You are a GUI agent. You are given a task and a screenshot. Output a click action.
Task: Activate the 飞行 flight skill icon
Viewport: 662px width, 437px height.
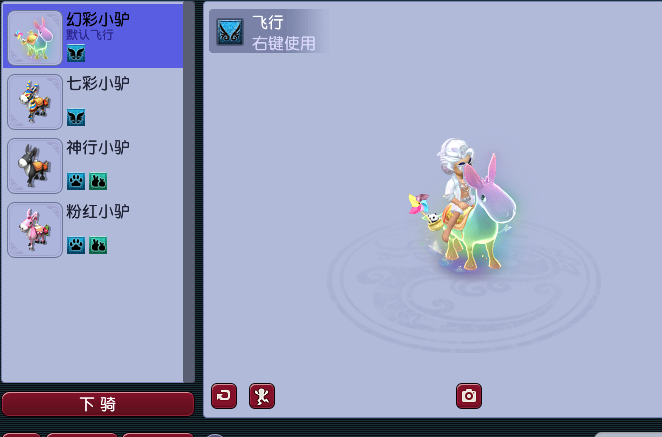click(x=230, y=32)
